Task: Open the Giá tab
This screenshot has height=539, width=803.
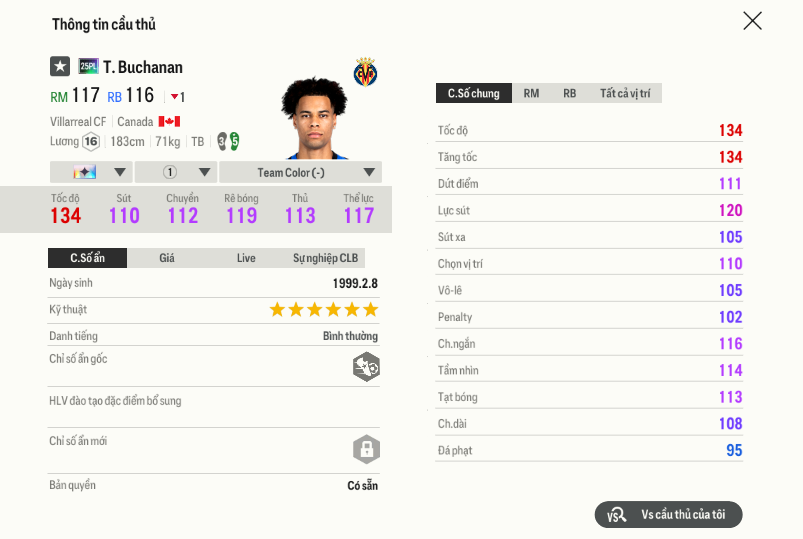Action: pyautogui.click(x=167, y=258)
